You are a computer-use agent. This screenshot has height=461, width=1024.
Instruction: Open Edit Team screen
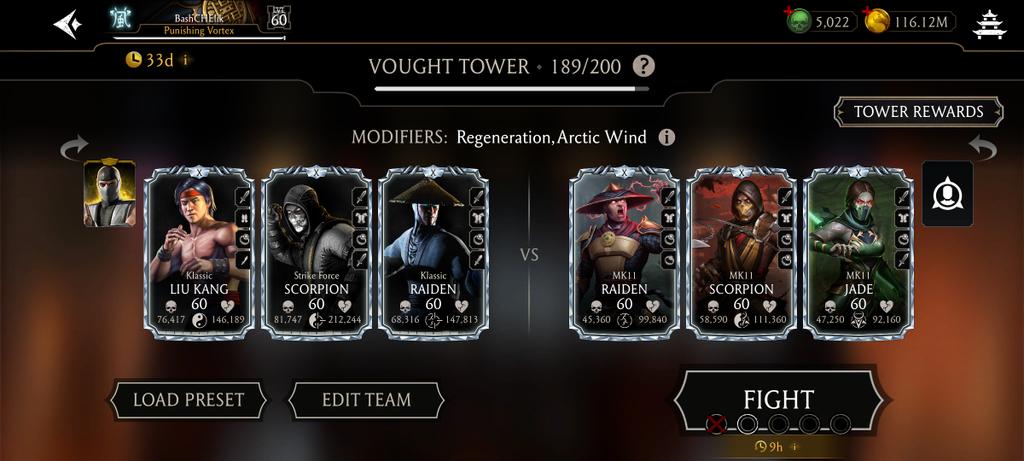pyautogui.click(x=366, y=400)
